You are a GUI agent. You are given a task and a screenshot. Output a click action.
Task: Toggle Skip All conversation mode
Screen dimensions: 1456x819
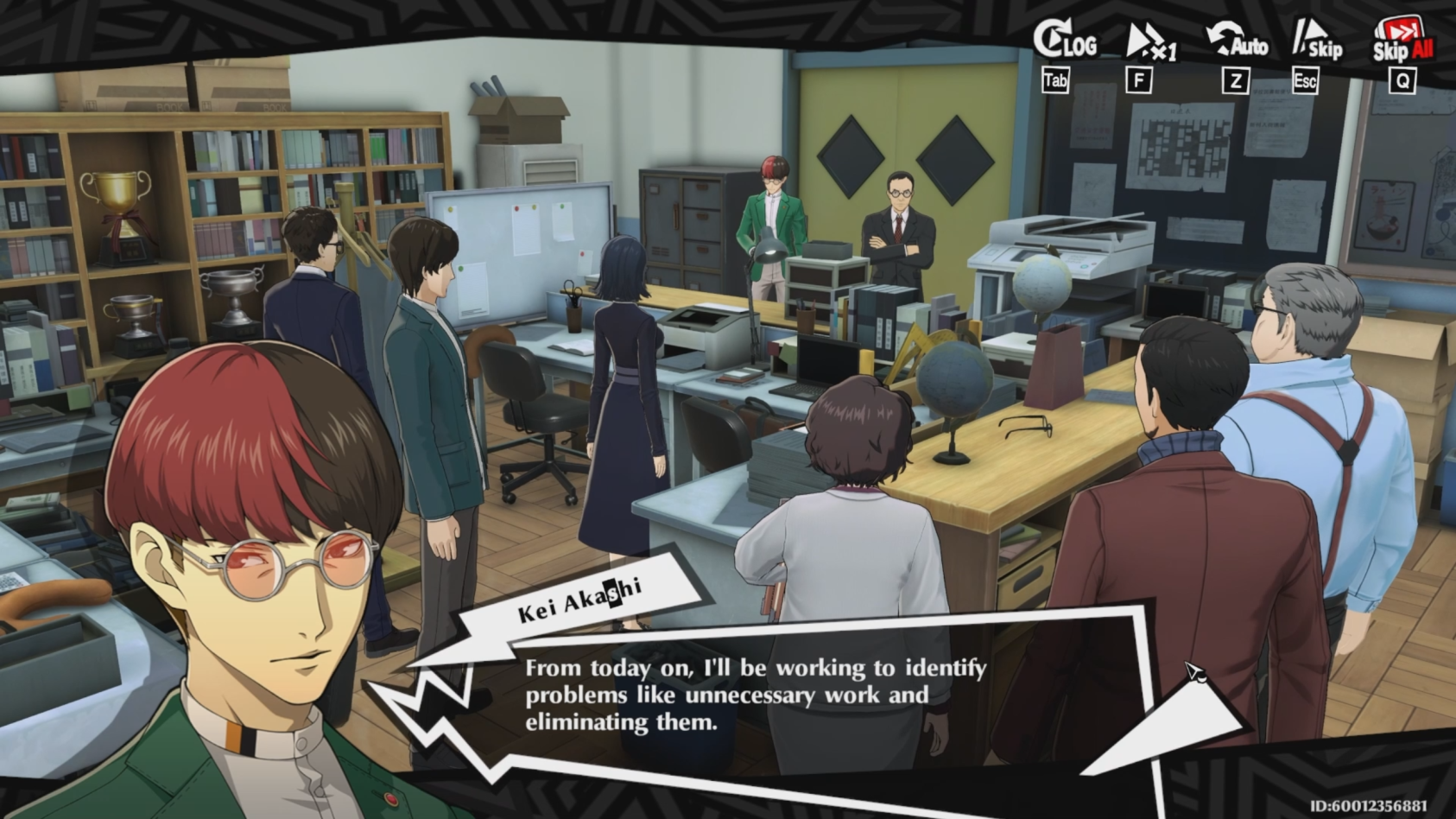point(1402,39)
